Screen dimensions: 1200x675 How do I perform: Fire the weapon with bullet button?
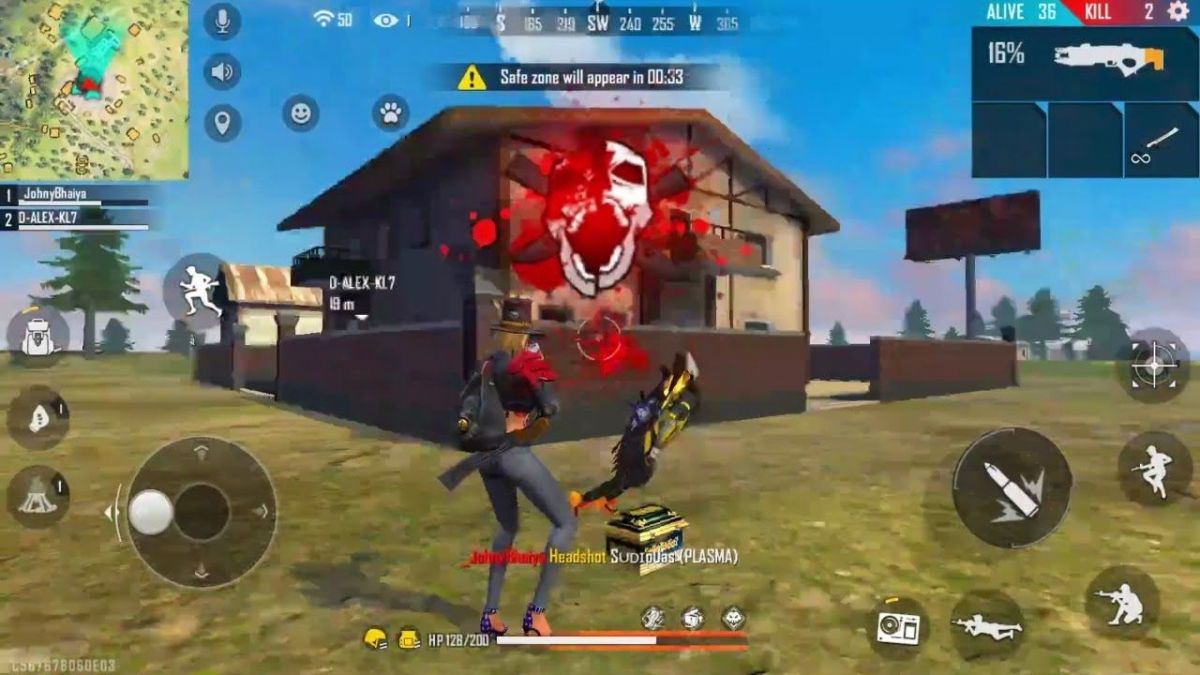(x=1011, y=487)
